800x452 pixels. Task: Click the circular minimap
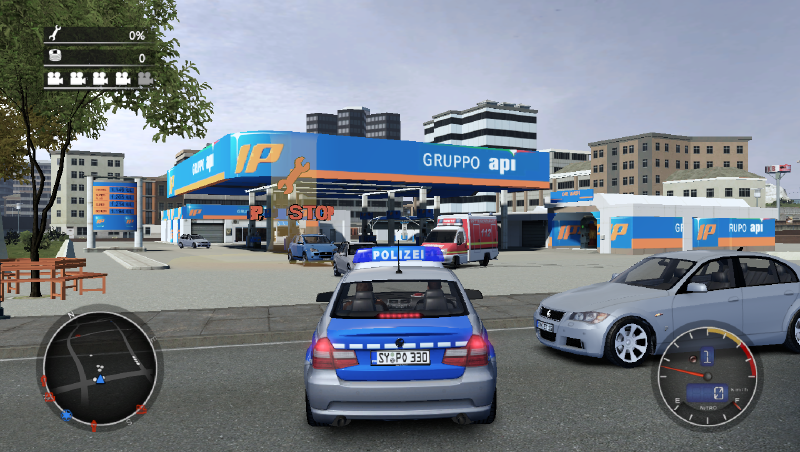tap(97, 369)
